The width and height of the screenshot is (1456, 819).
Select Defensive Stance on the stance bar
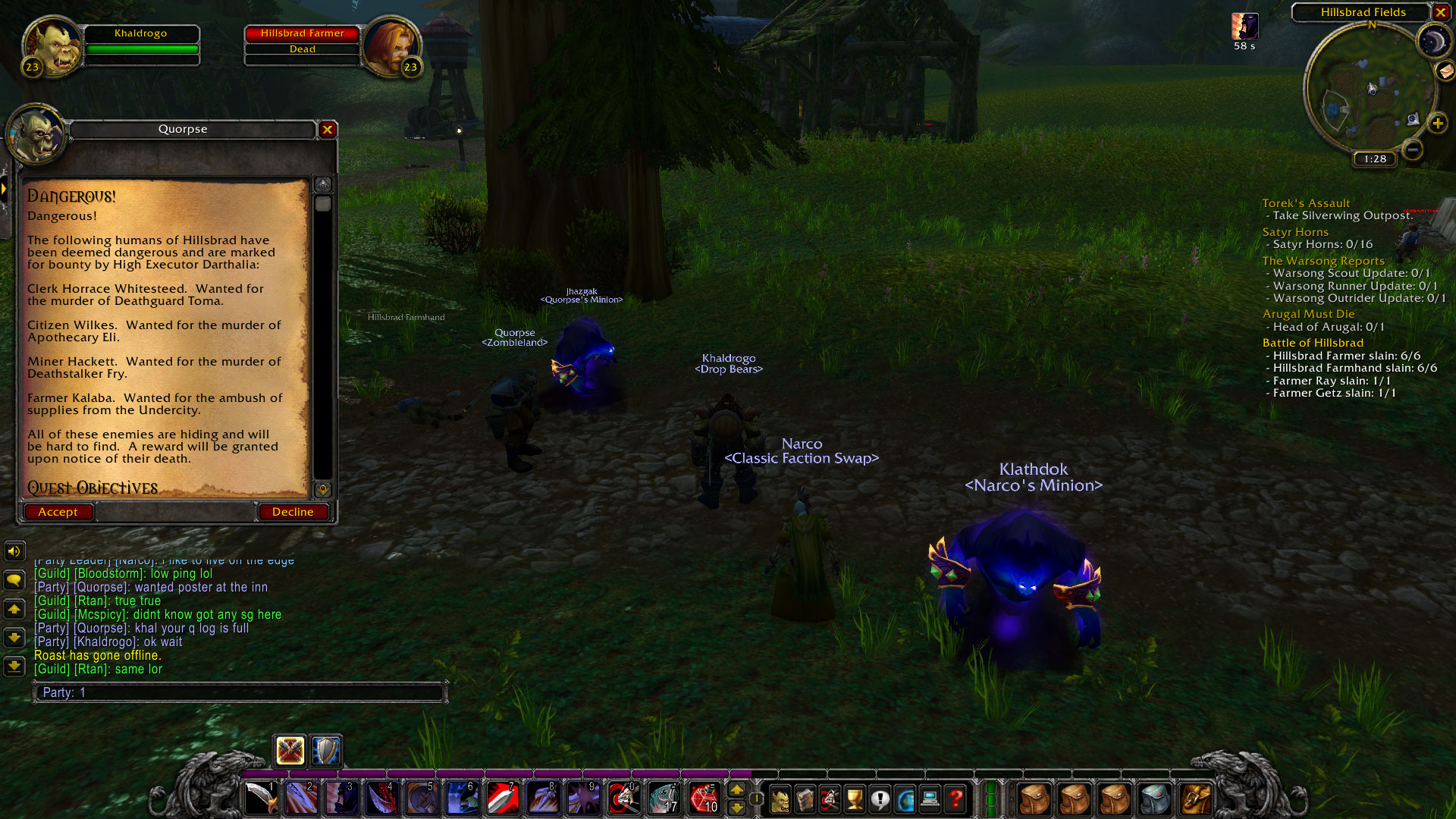click(x=325, y=752)
